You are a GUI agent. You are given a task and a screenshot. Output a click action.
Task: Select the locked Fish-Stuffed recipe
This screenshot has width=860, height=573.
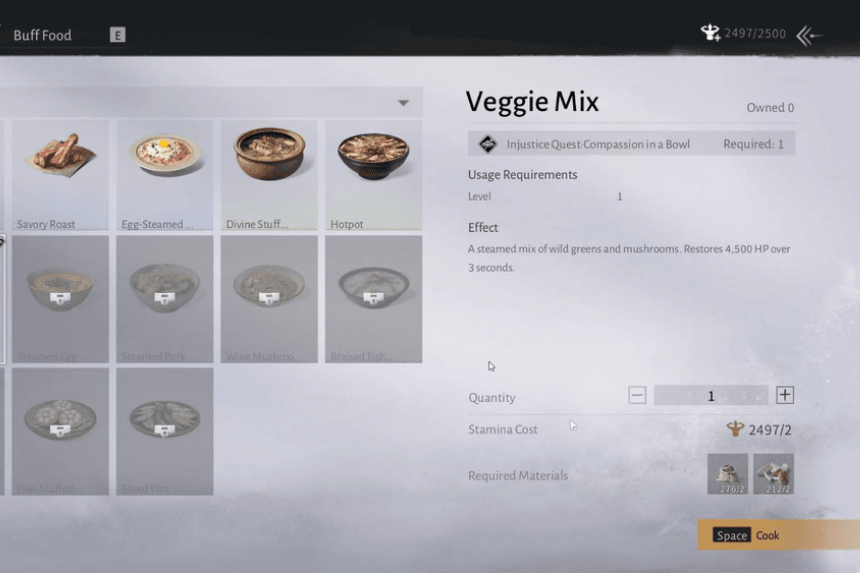click(60, 430)
